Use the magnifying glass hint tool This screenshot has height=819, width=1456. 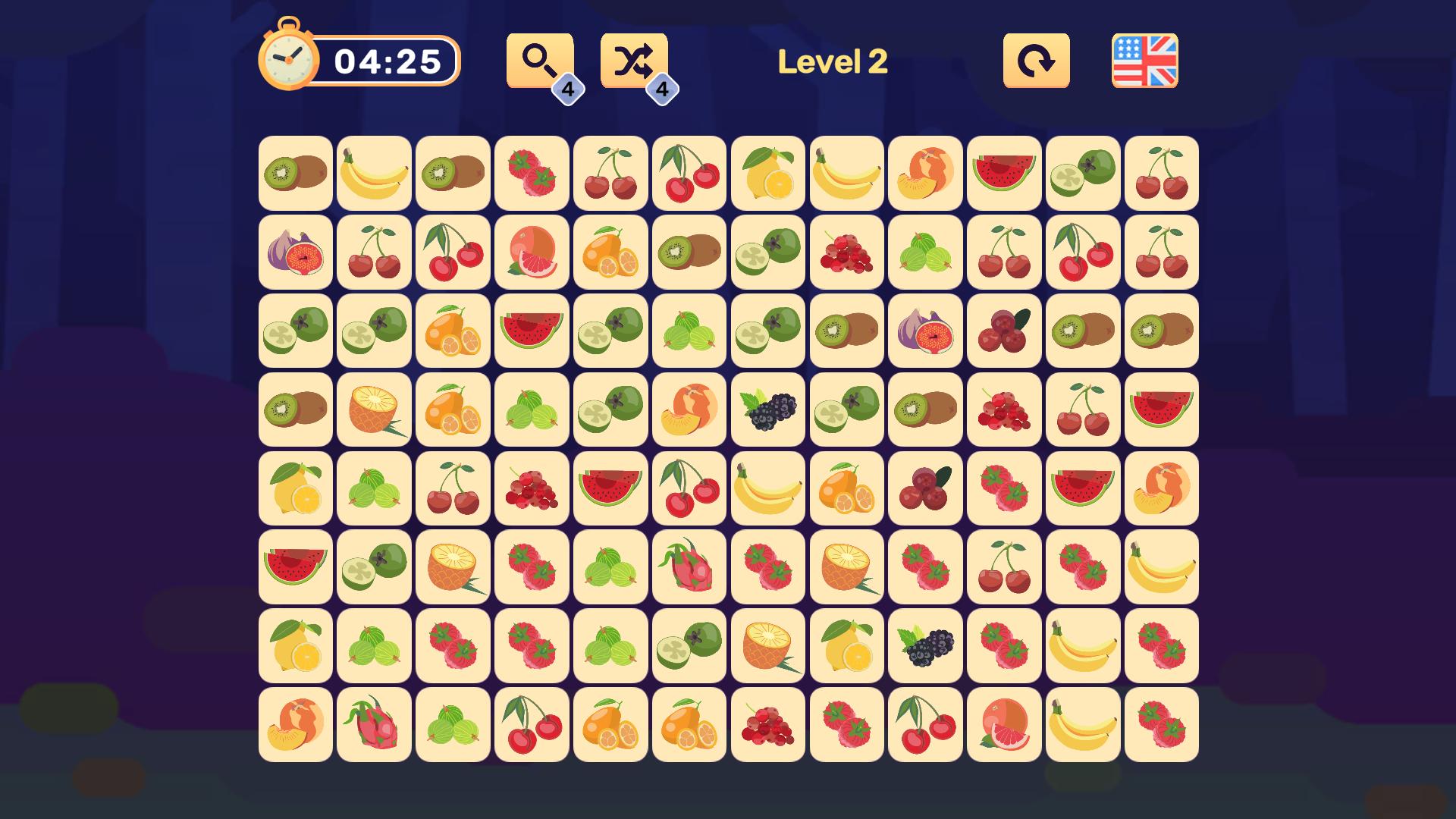click(x=538, y=59)
